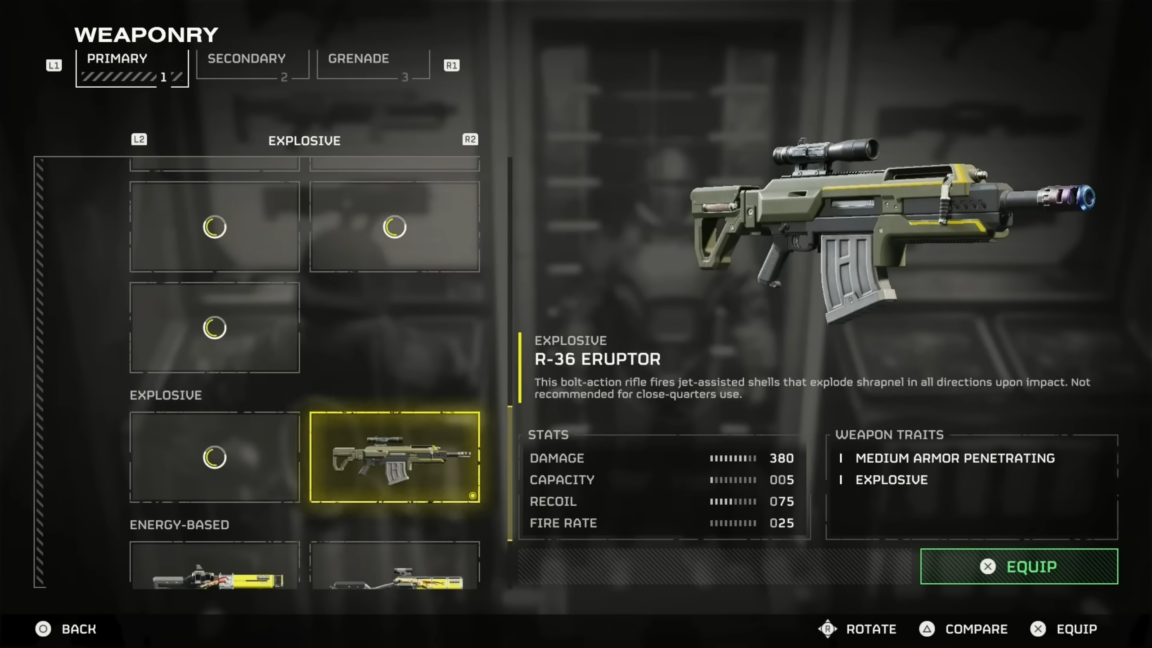Image resolution: width=1152 pixels, height=648 pixels.
Task: Select the Primary weapons tab
Action: (x=131, y=65)
